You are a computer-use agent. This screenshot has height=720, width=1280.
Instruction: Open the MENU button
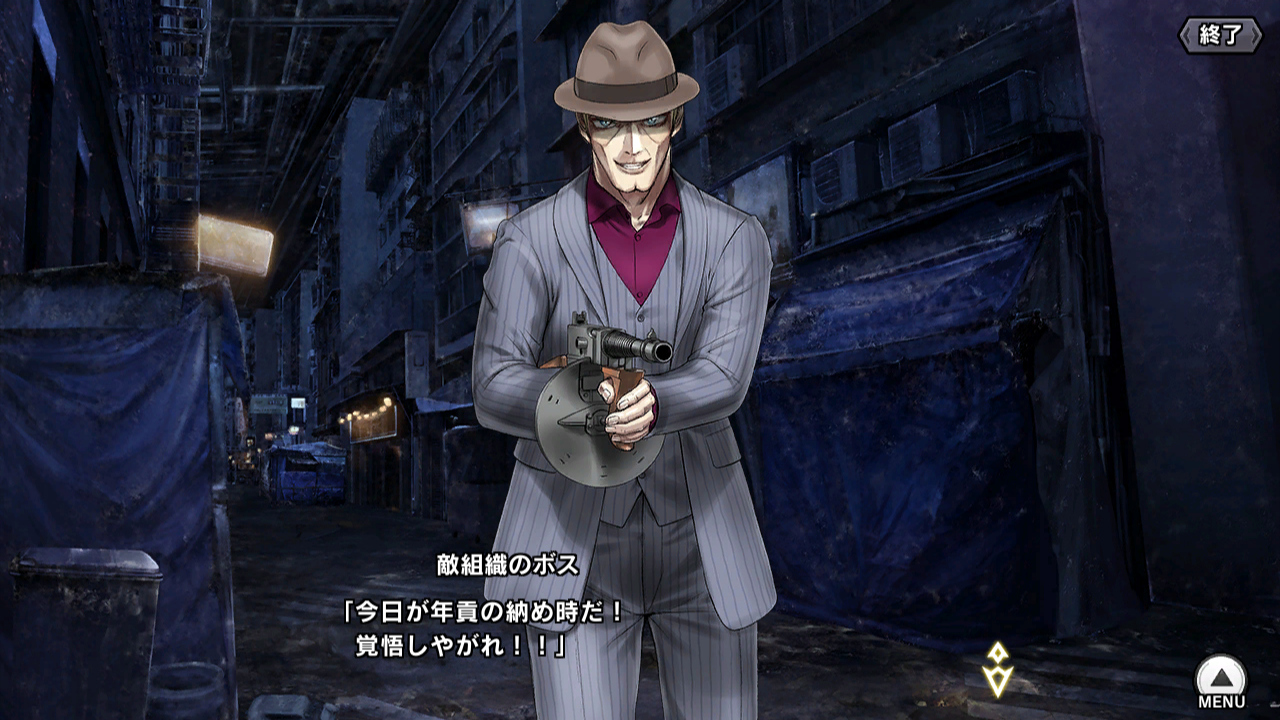pos(1221,681)
